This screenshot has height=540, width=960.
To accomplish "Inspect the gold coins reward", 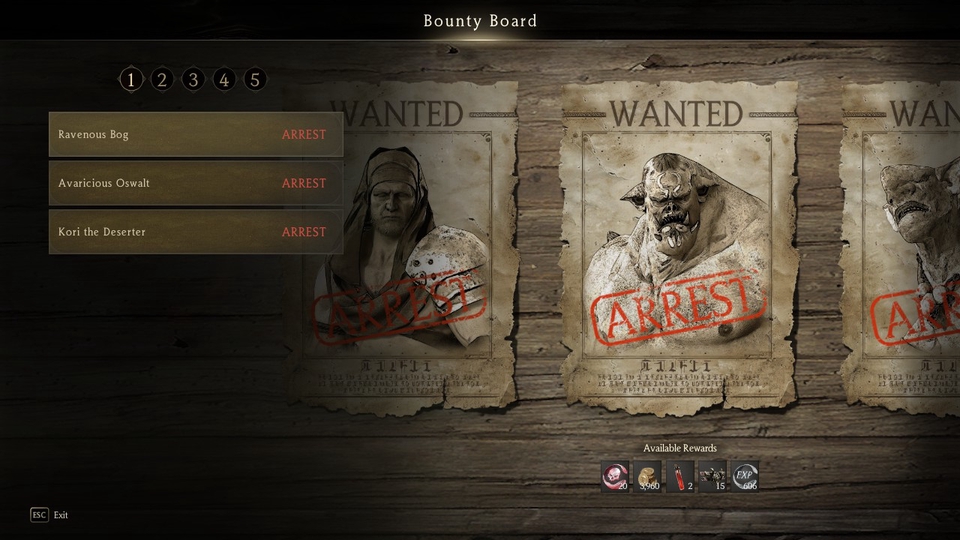I will (x=648, y=476).
